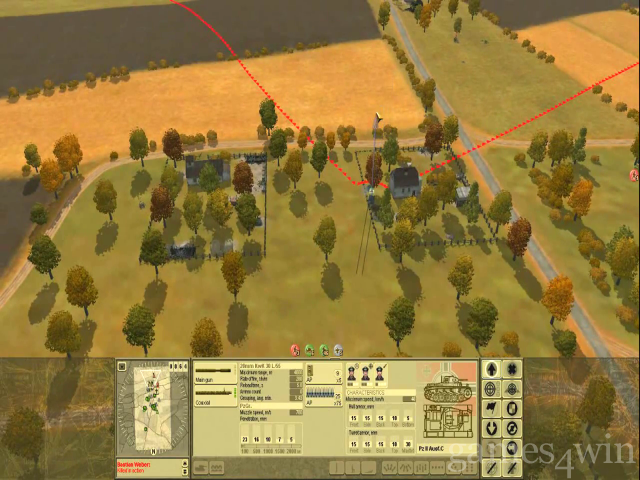The height and width of the screenshot is (480, 640).
Task: Click the tank silhouette button under the minimap
Action: (200, 467)
